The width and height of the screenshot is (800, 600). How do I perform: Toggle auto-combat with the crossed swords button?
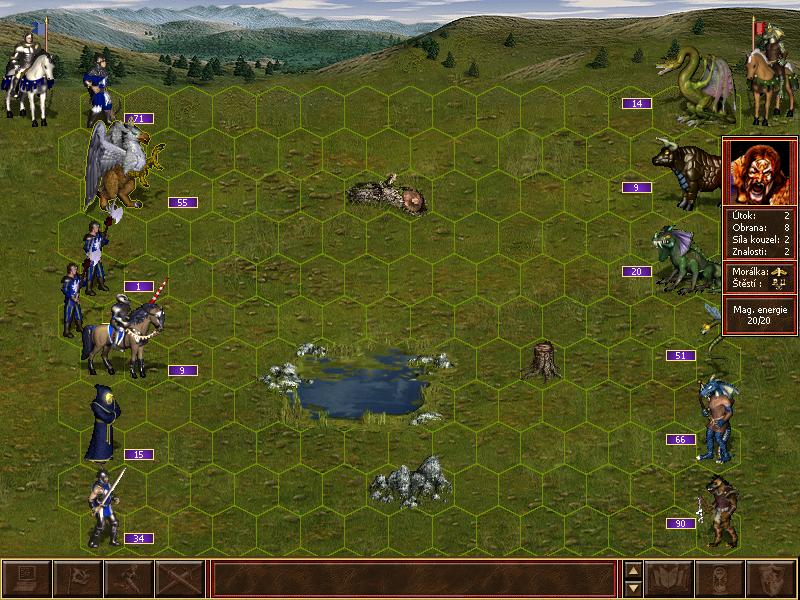click(179, 579)
